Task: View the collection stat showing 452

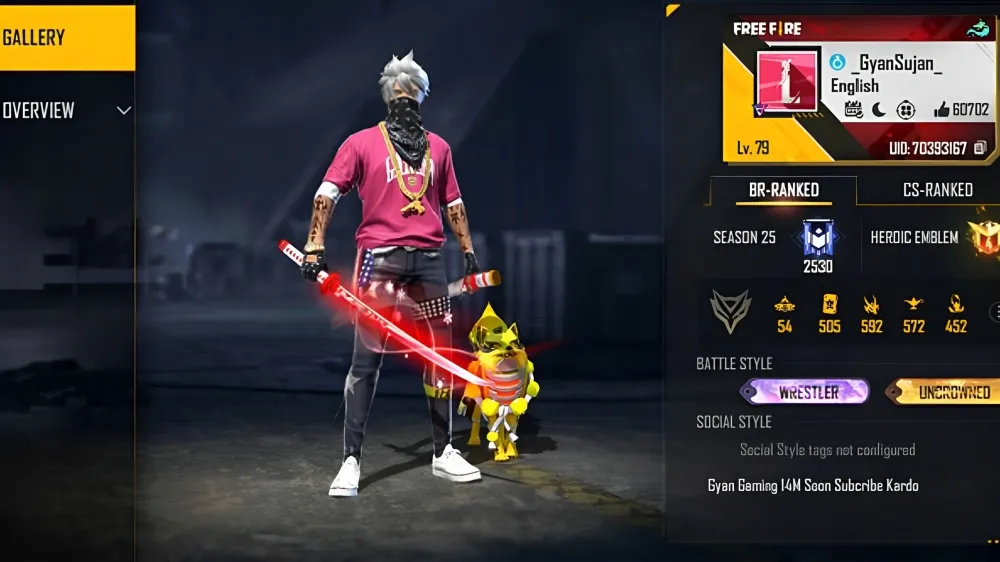Action: pos(956,312)
